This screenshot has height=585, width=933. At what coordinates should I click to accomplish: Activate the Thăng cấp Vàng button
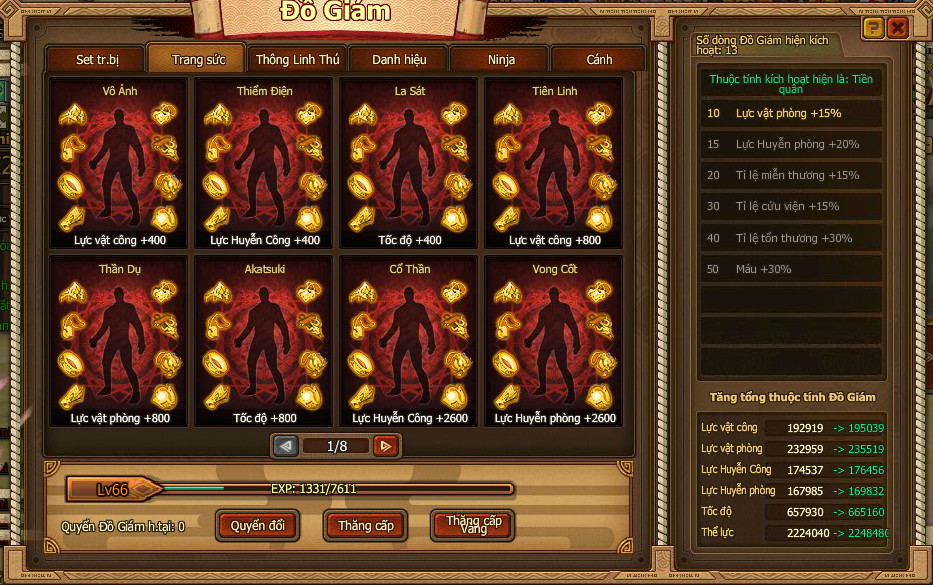473,525
